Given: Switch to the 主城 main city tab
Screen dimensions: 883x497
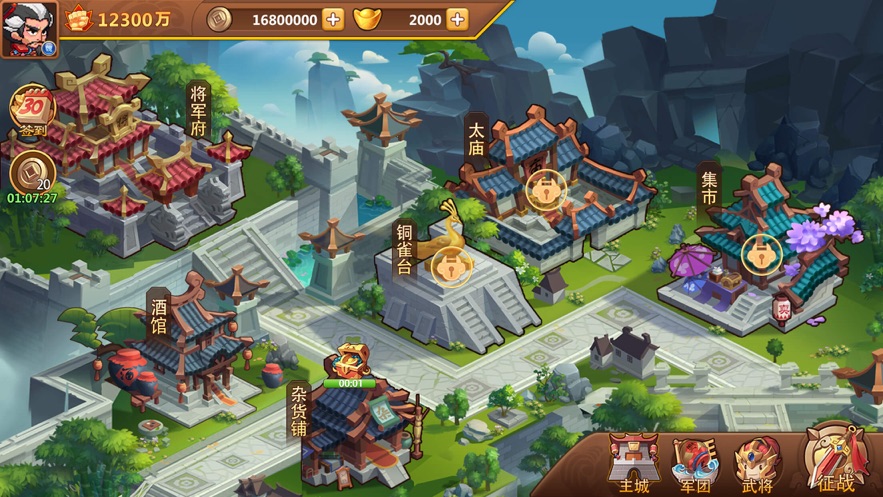Looking at the screenshot, I should [633, 465].
